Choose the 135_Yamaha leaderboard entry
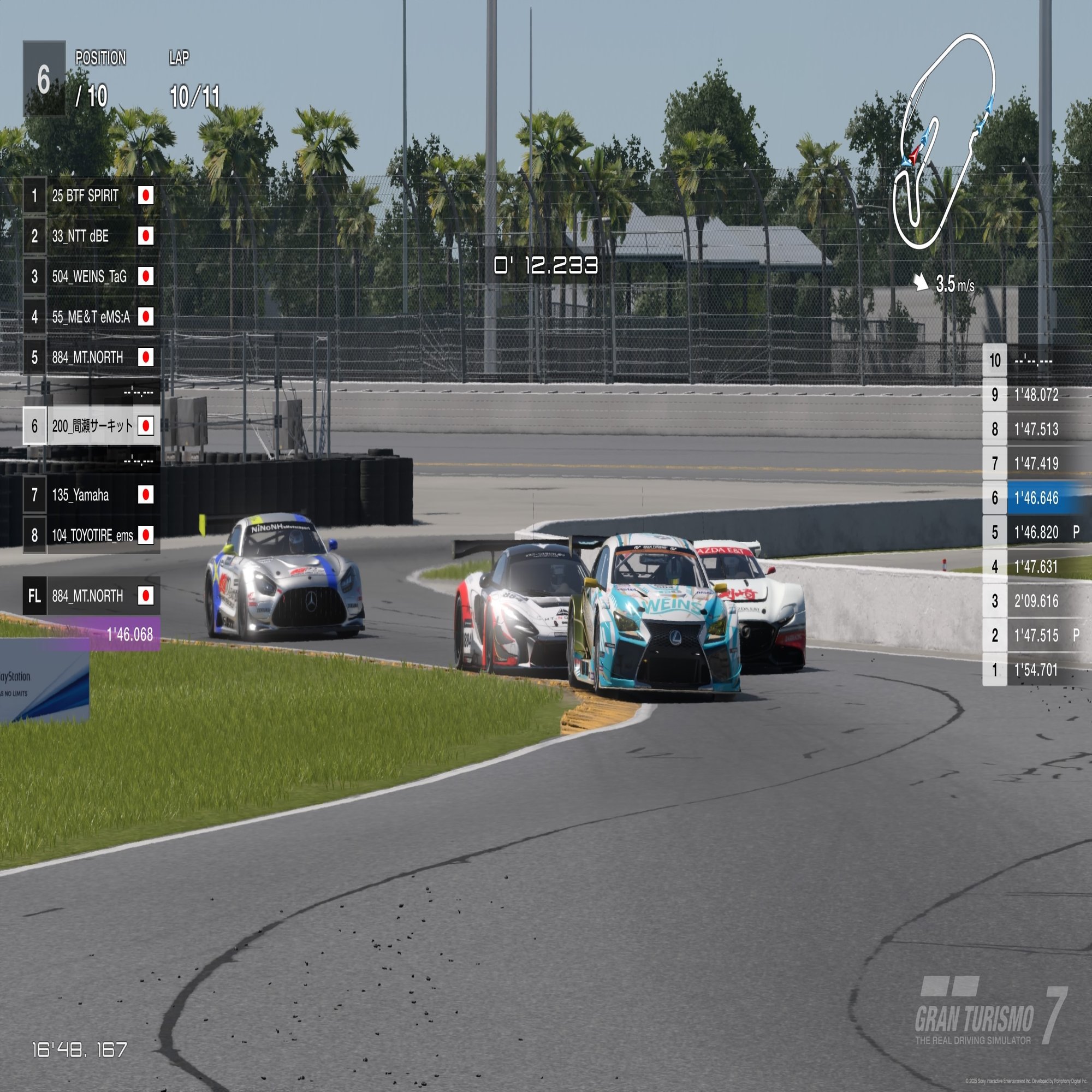The width and height of the screenshot is (1092, 1092). pos(91,495)
